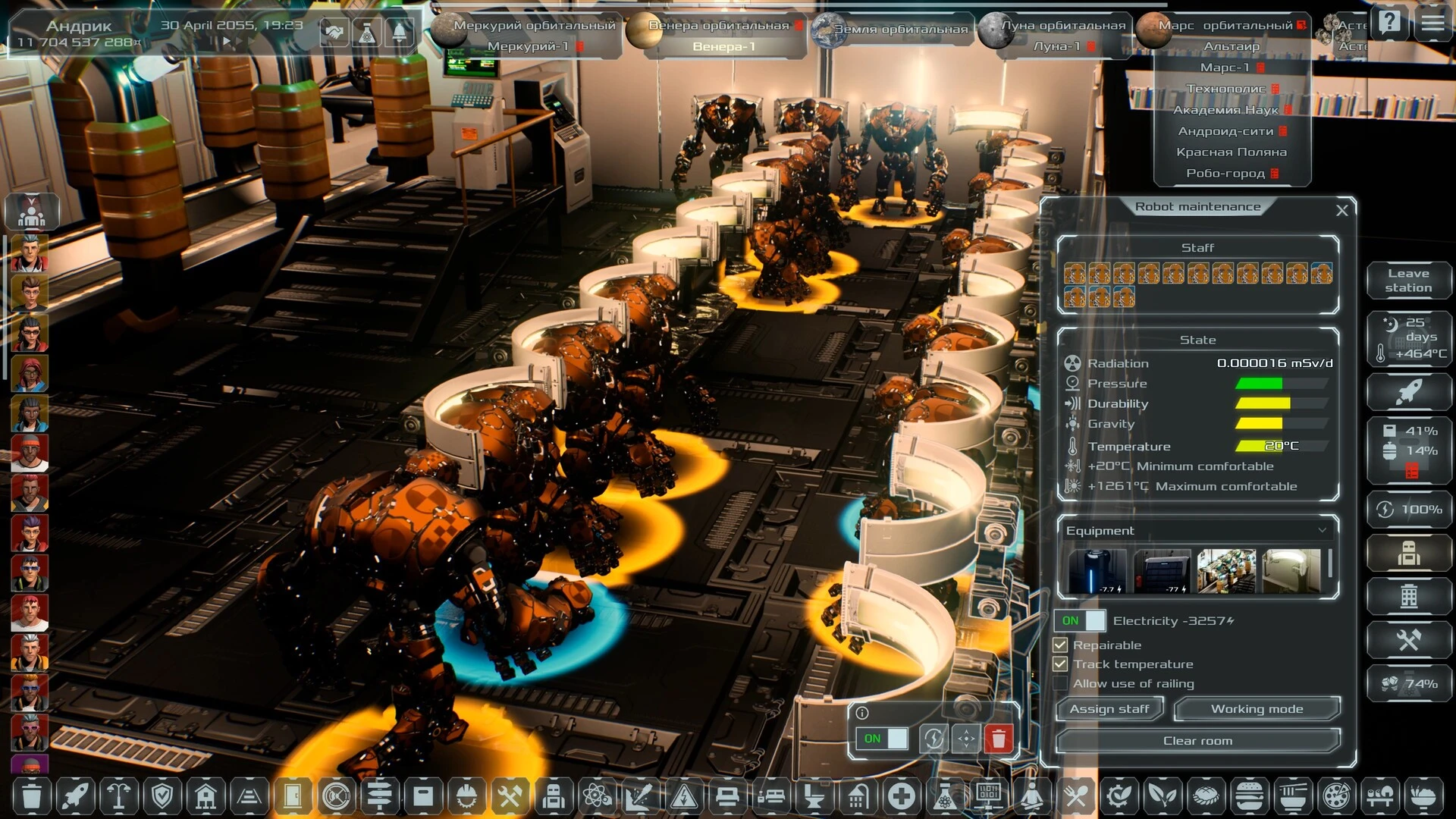Screen dimensions: 1456x819
Task: Click the red delete button on room popup
Action: coord(999,739)
